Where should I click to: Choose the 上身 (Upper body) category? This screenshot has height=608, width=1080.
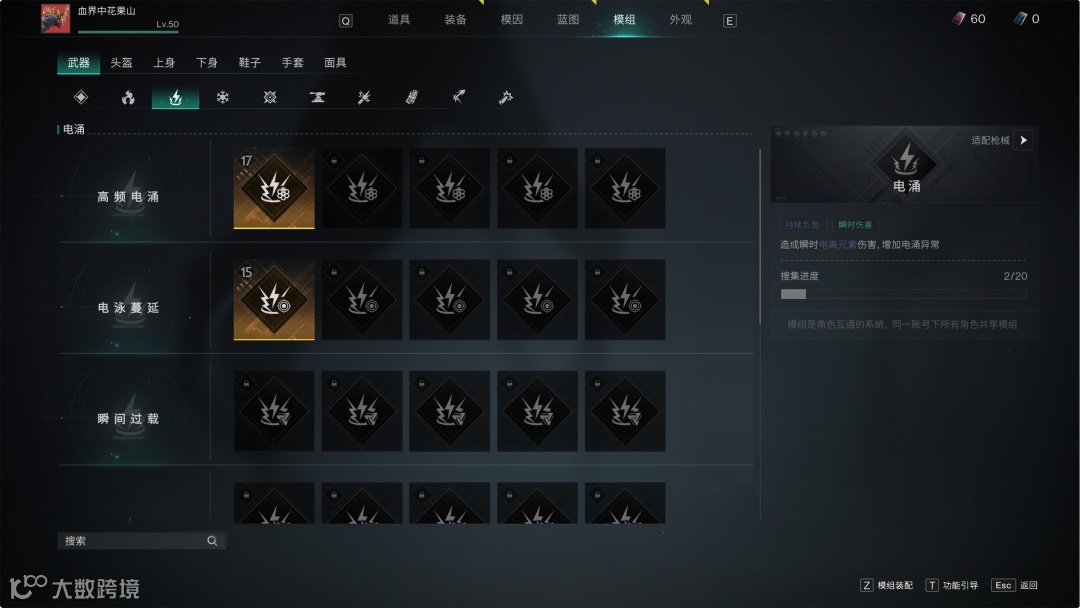click(164, 63)
